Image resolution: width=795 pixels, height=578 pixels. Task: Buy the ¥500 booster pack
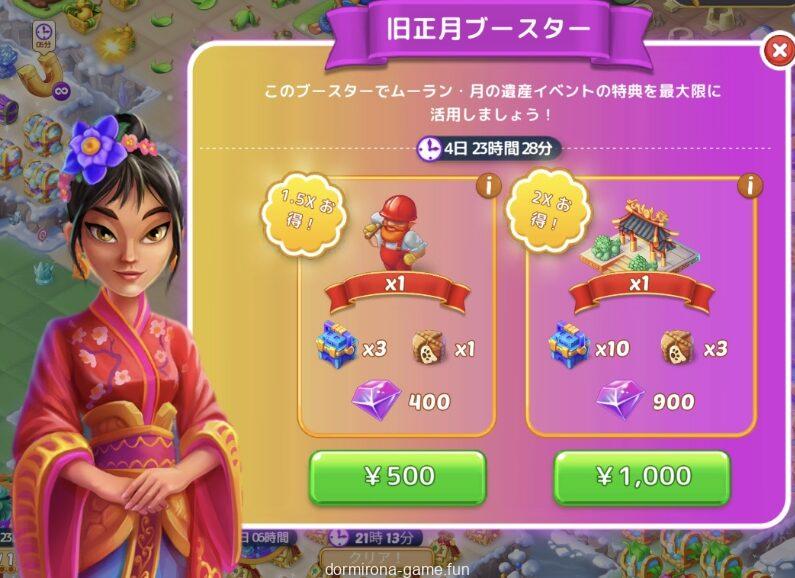point(397,477)
